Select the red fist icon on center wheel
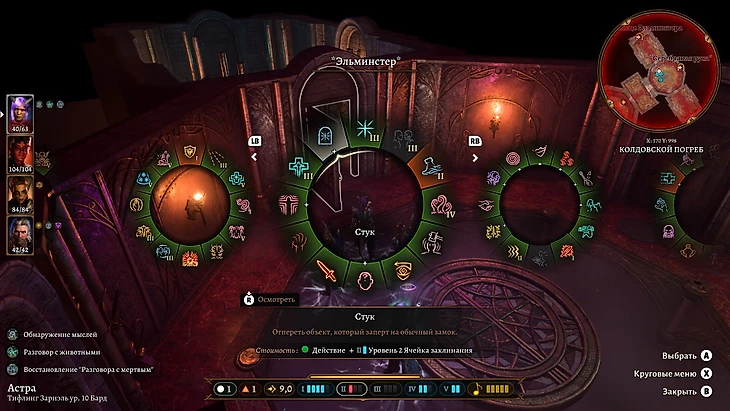Image resolution: width=730 pixels, height=411 pixels. [x=300, y=241]
